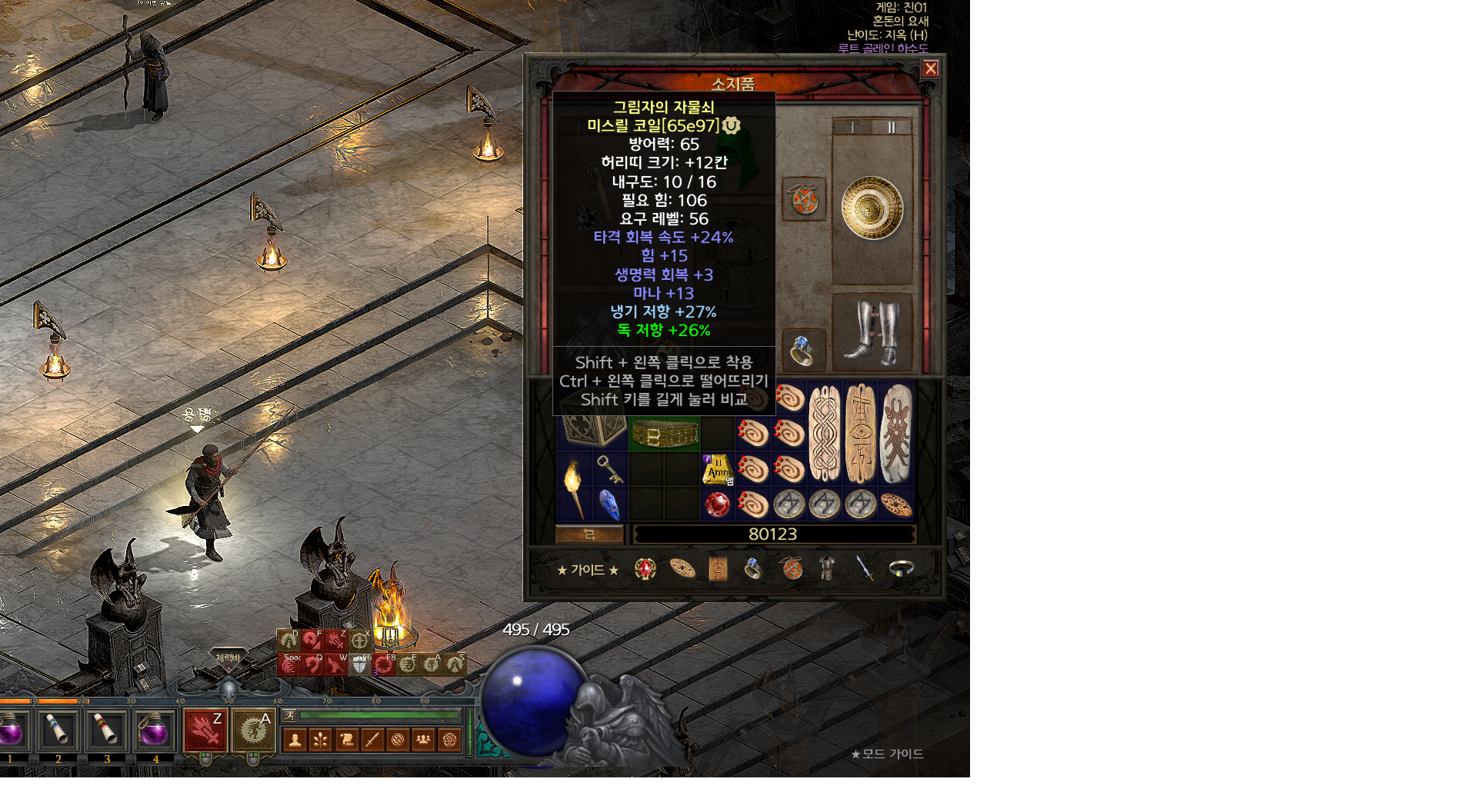The width and height of the screenshot is (1477, 812).
Task: Use the blue-ribbon scroll in belt slot 2
Action: [x=58, y=730]
